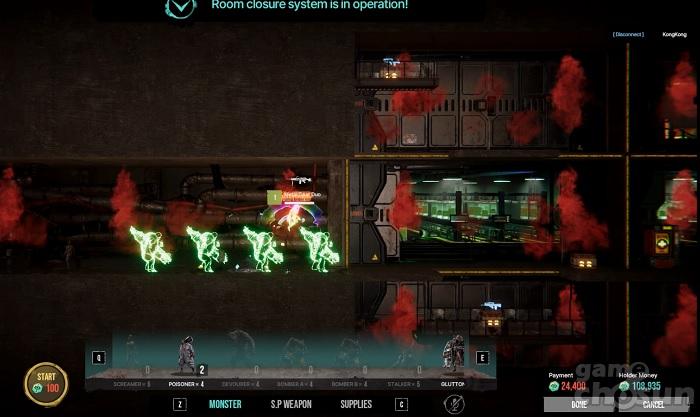The image size is (700, 417).
Task: Select the KongKong player name
Action: pyautogui.click(x=674, y=35)
